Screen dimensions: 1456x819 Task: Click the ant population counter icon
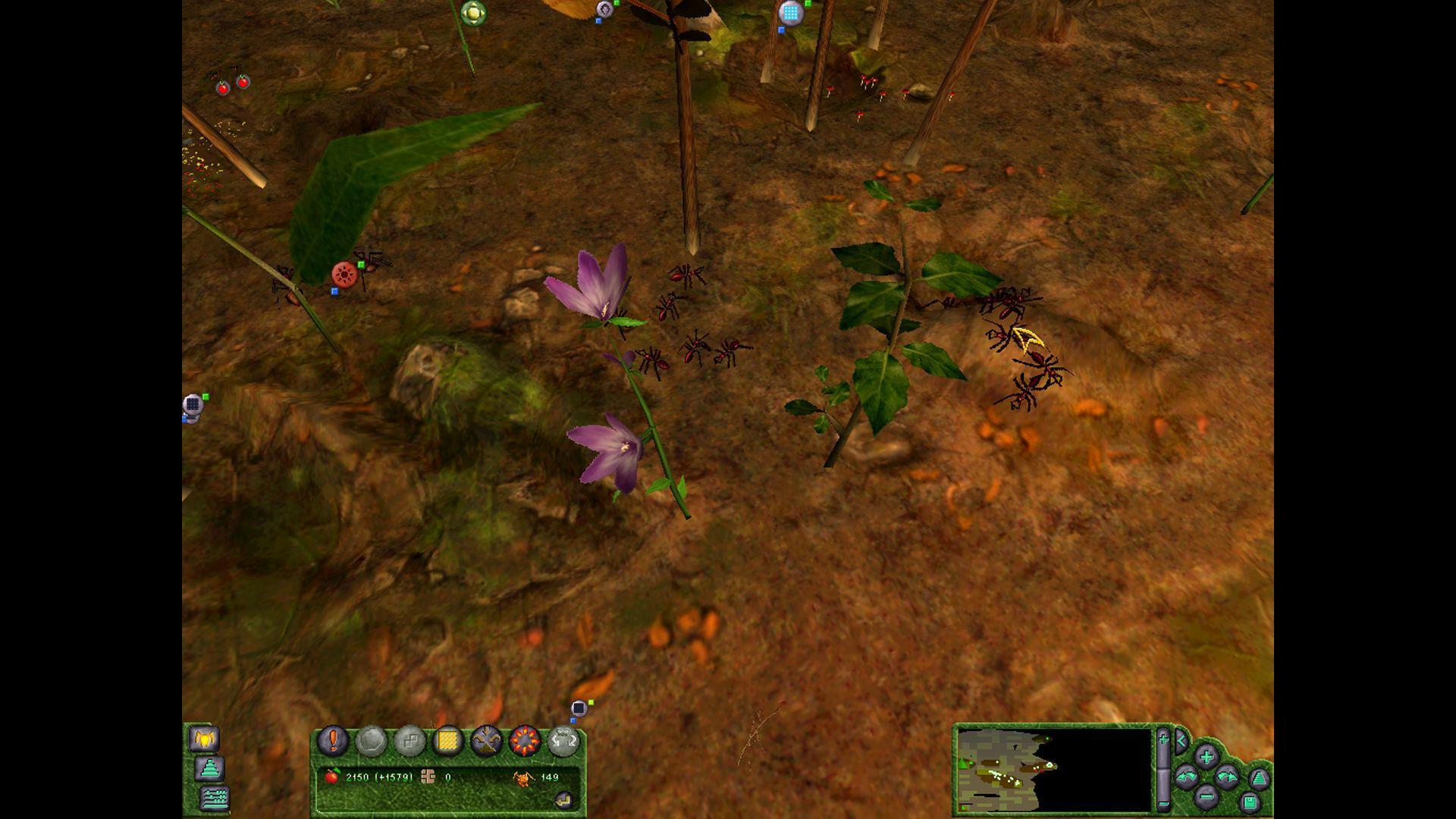click(522, 778)
